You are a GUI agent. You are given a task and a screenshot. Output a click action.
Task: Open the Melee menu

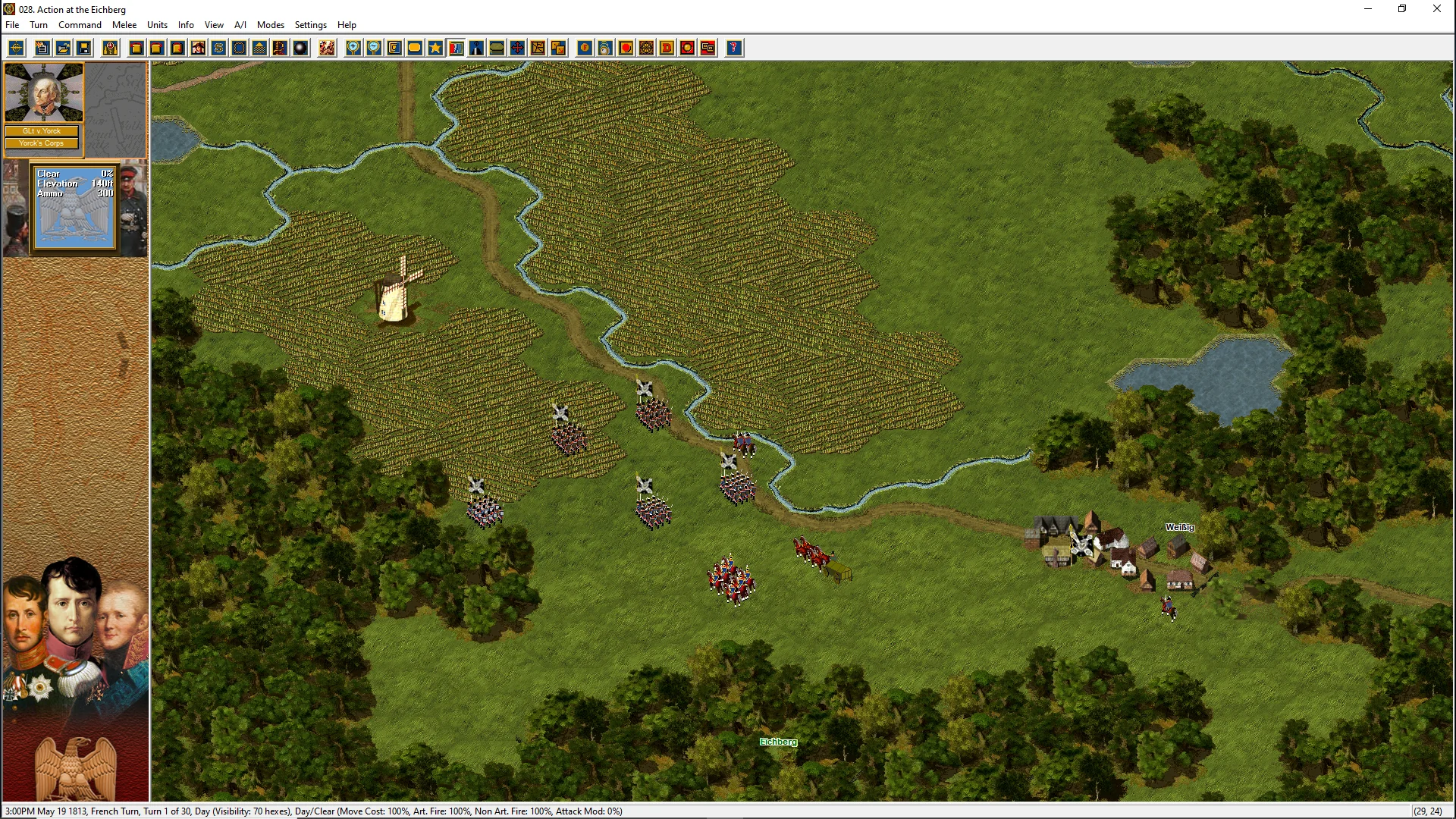(124, 25)
